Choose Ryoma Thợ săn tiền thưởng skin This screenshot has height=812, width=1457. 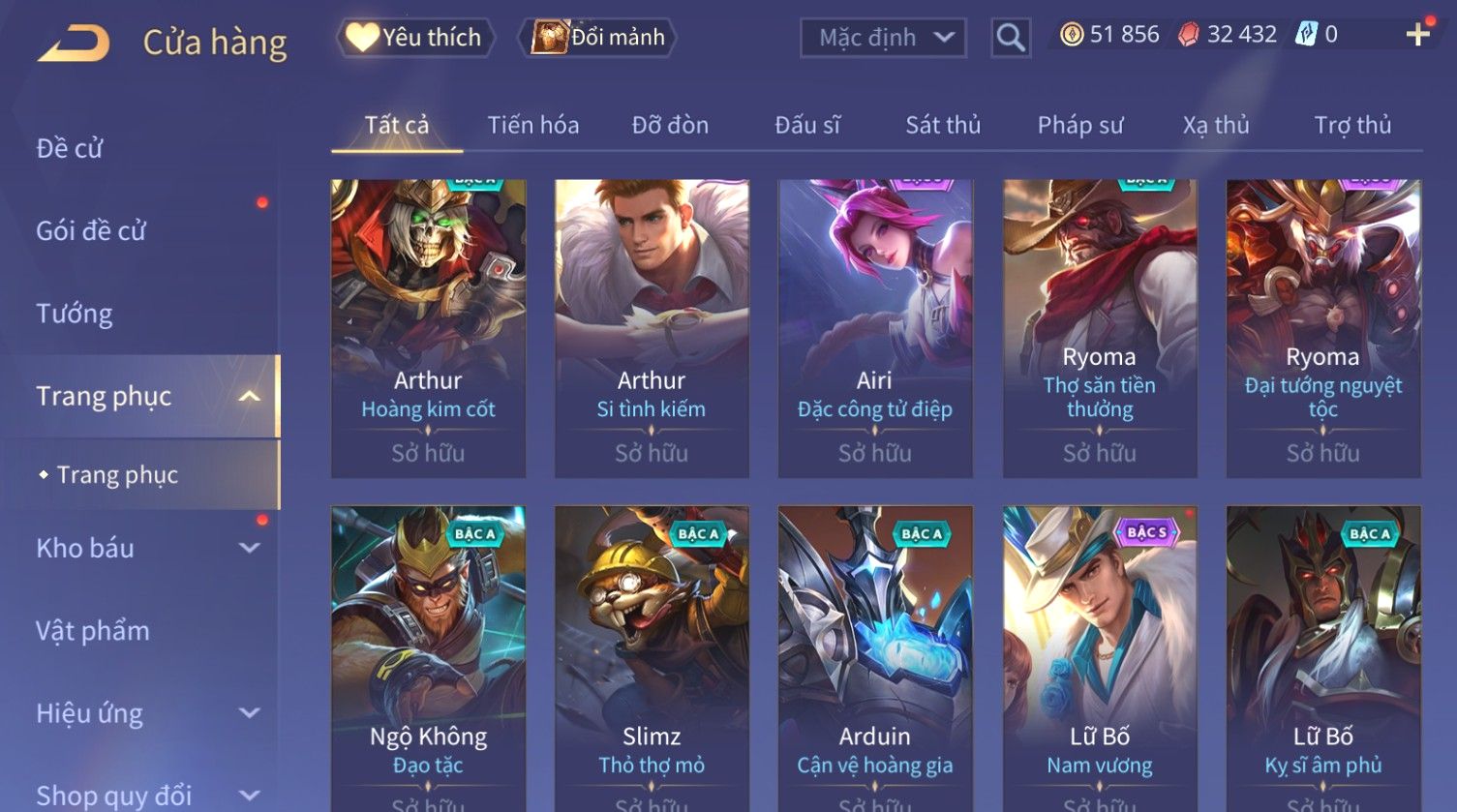coord(1100,327)
